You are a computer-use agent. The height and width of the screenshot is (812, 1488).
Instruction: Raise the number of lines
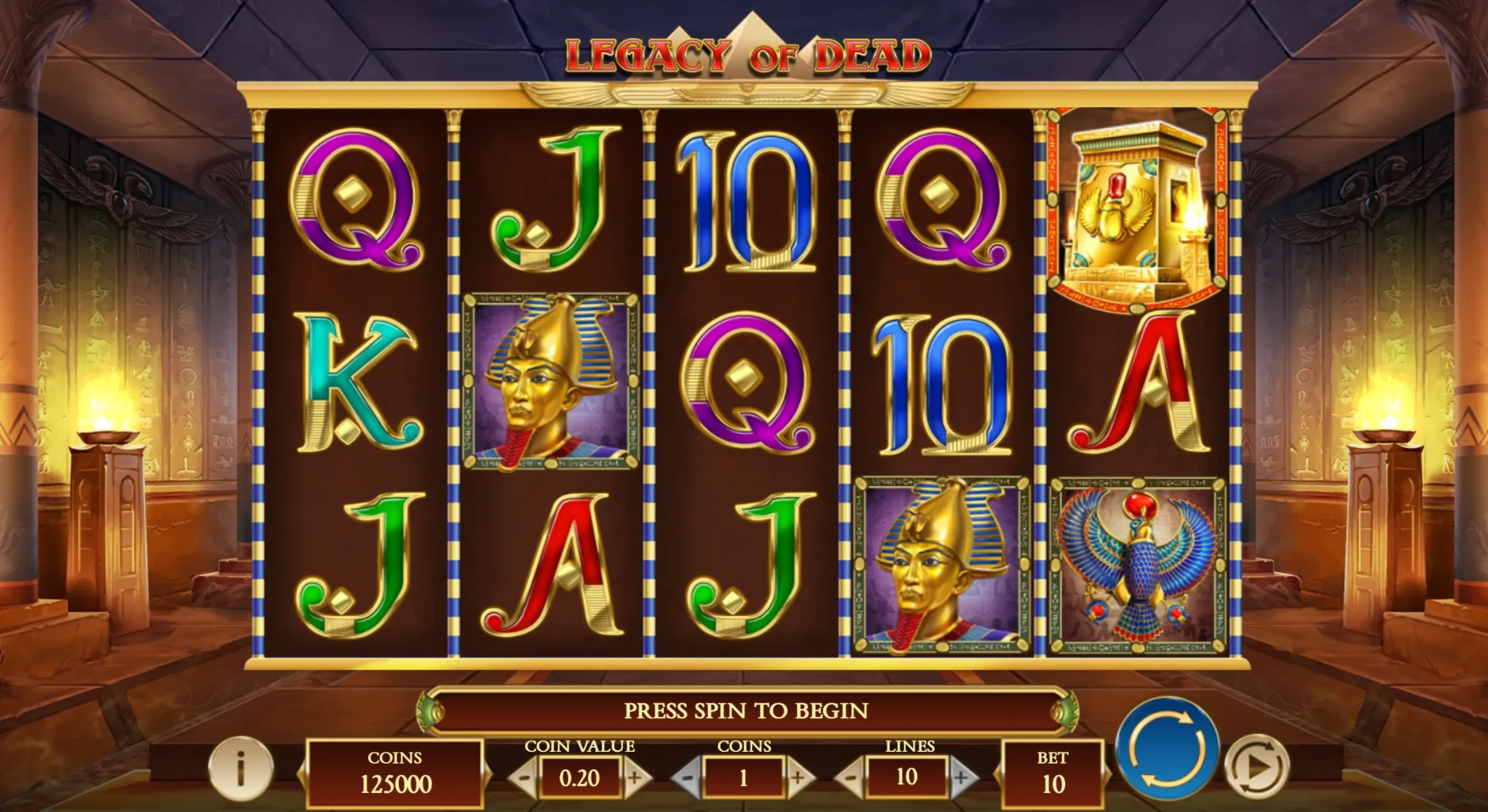961,778
